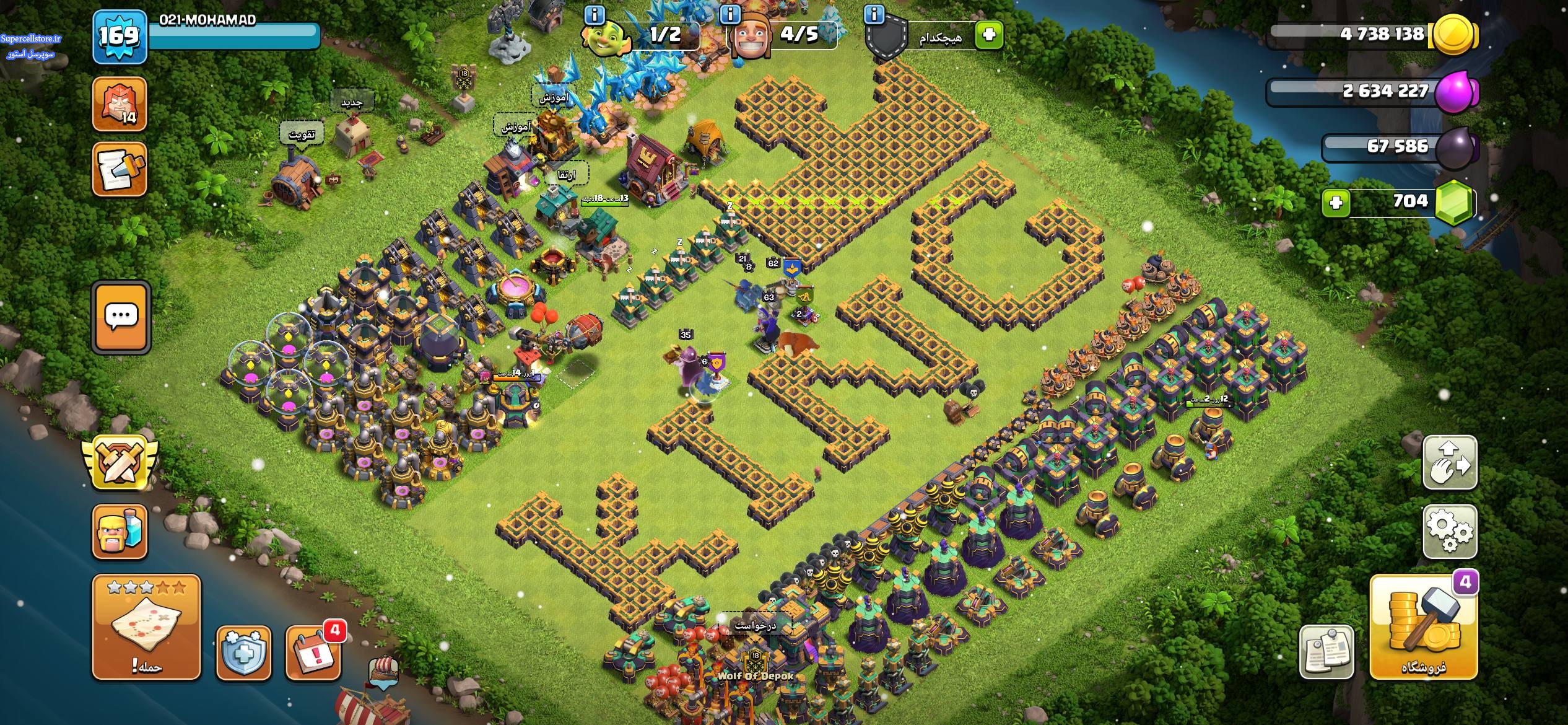
Task: Open the hero portrait button showing 14
Action: click(120, 104)
